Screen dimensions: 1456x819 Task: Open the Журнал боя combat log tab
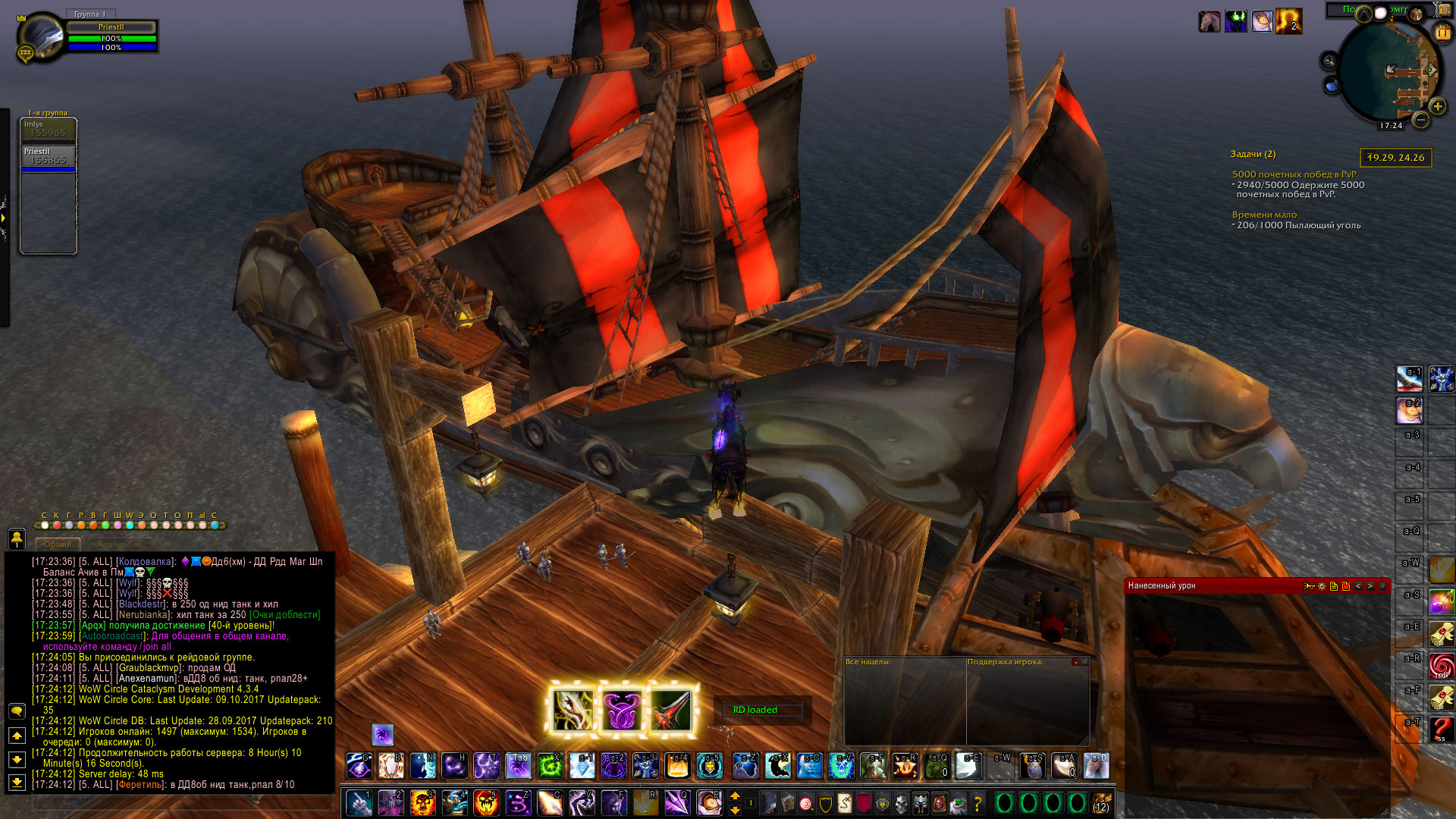[119, 544]
